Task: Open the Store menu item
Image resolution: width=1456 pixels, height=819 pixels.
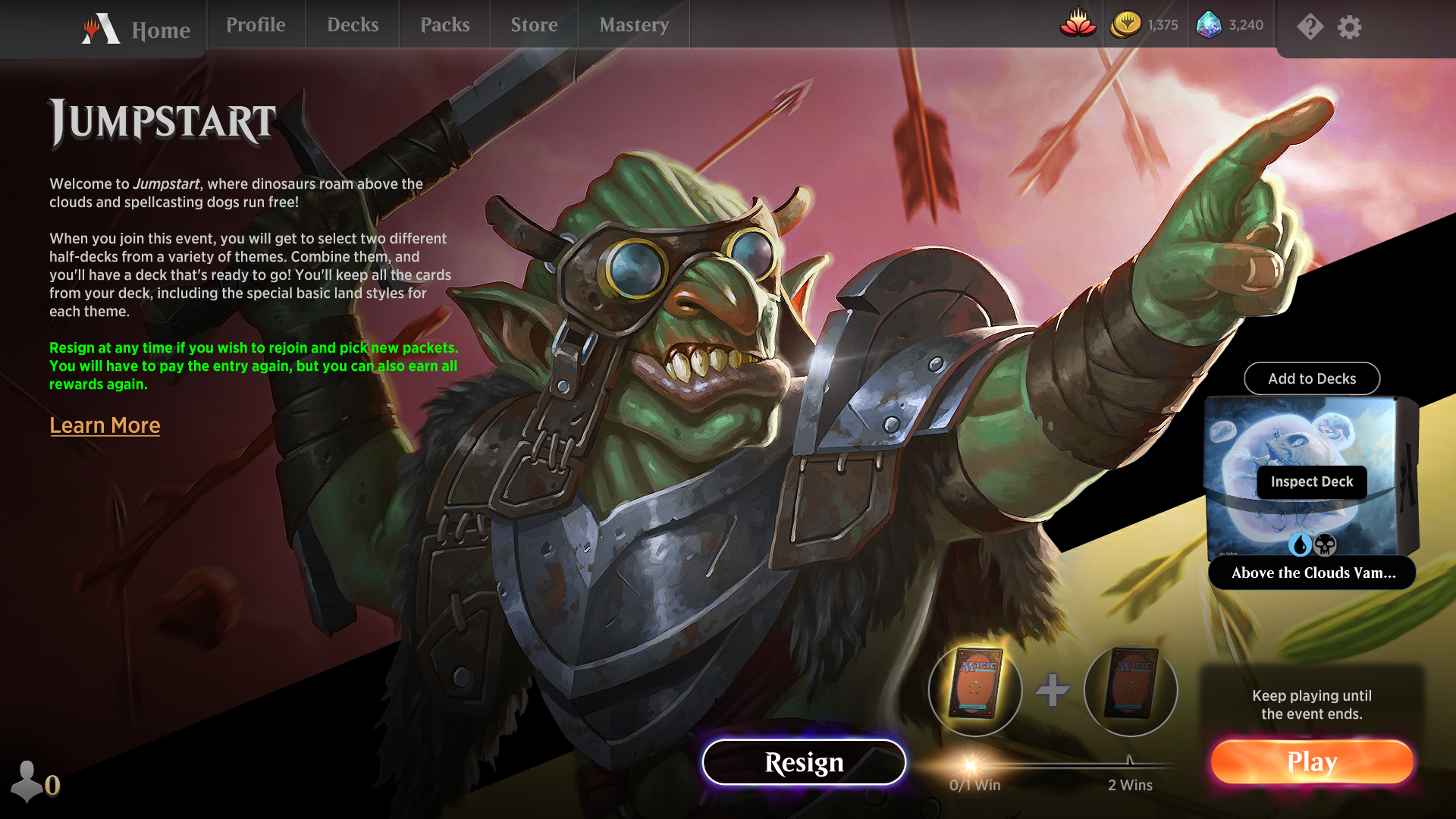Action: pos(534,25)
